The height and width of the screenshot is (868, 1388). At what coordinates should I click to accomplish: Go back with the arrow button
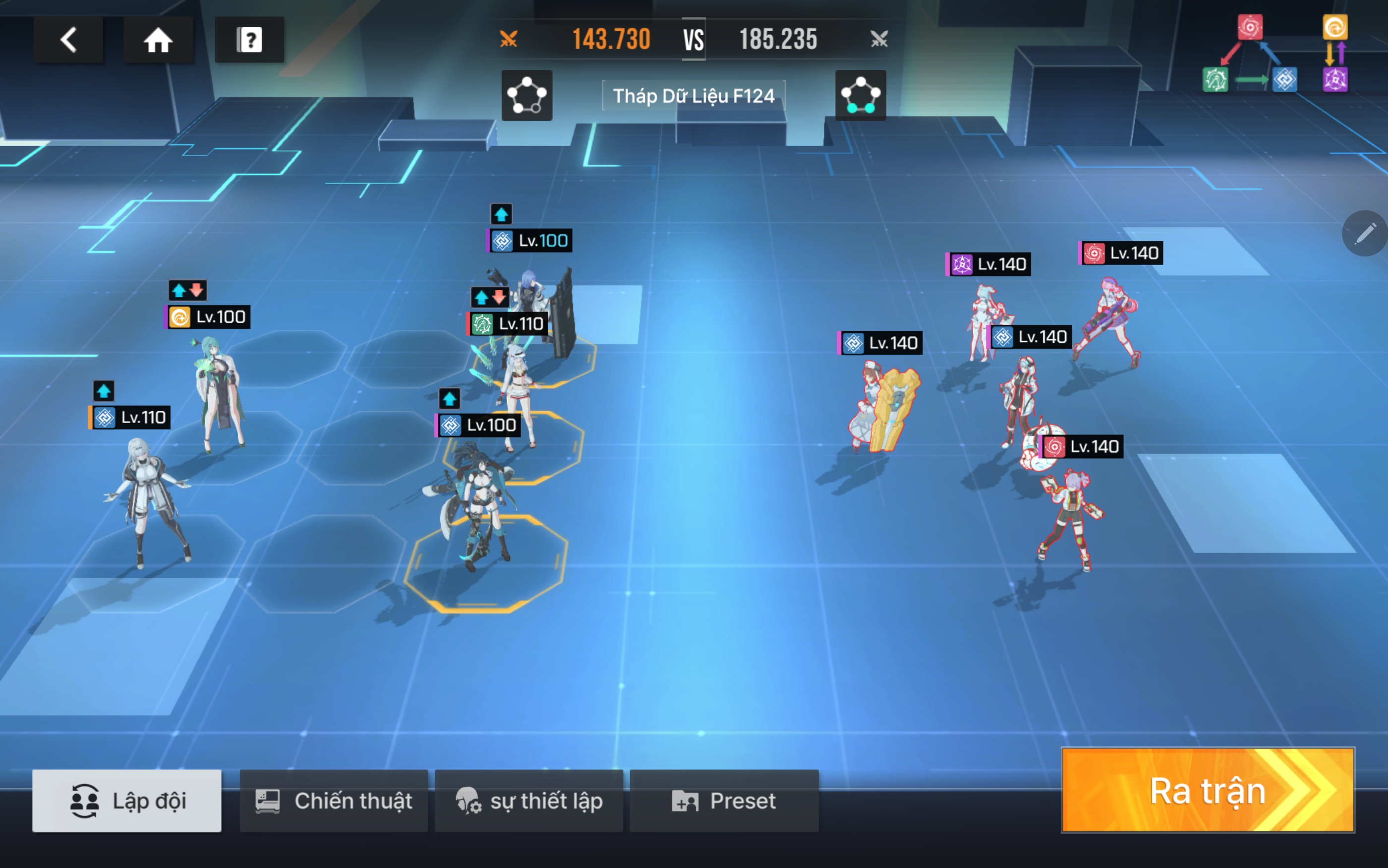(x=68, y=40)
